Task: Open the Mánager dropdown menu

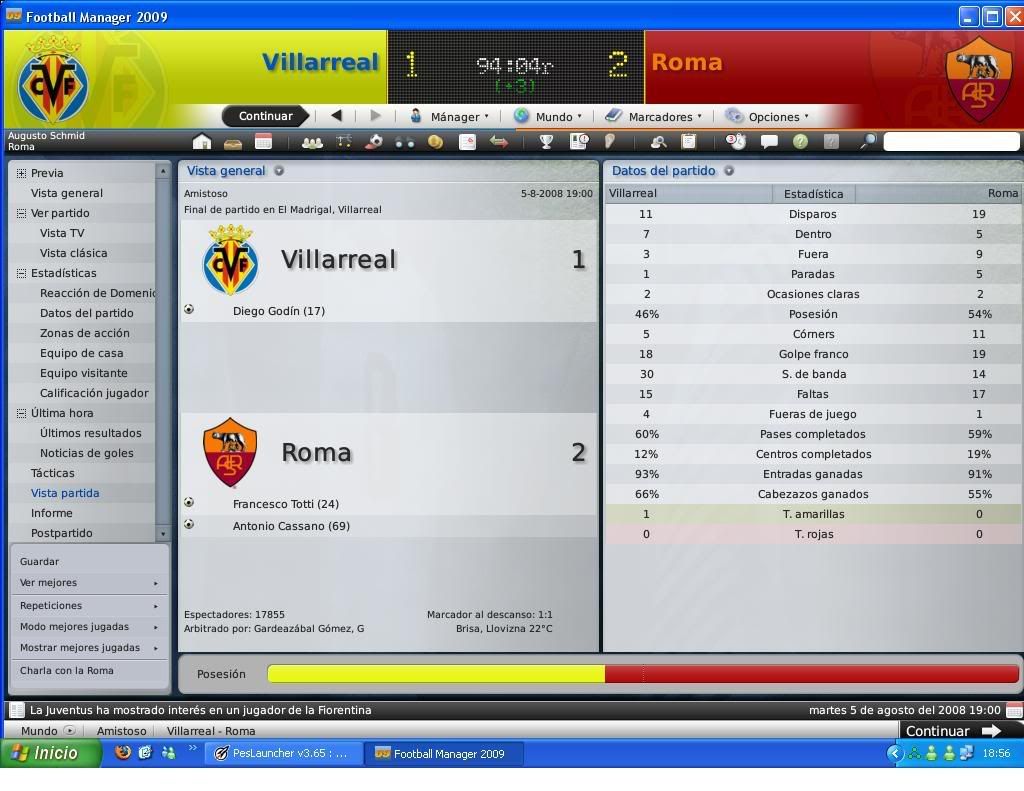Action: [x=452, y=117]
